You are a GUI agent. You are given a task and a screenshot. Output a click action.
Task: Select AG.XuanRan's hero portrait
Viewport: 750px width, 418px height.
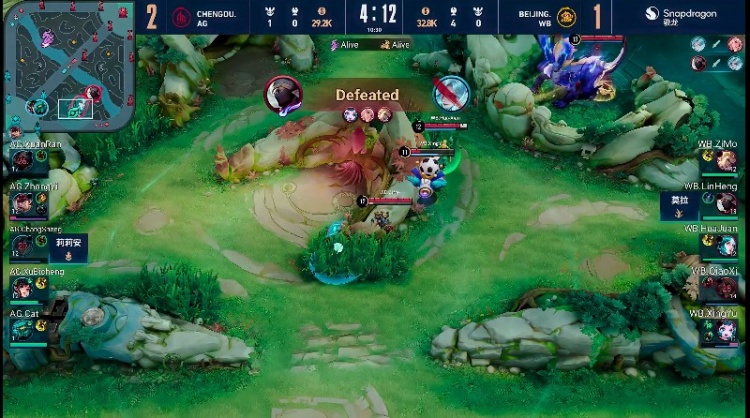23,160
